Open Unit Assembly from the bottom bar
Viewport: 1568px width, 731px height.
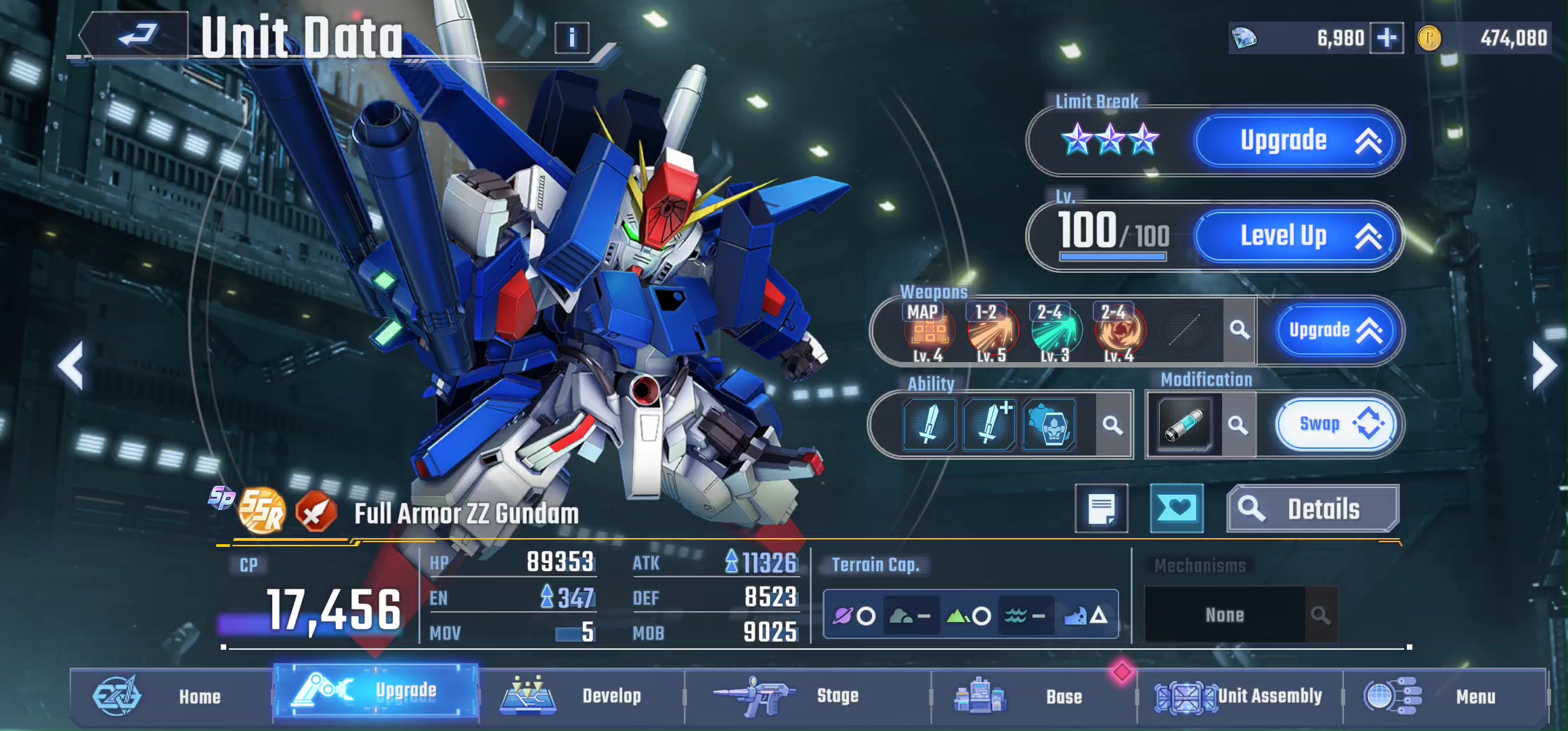1239,696
